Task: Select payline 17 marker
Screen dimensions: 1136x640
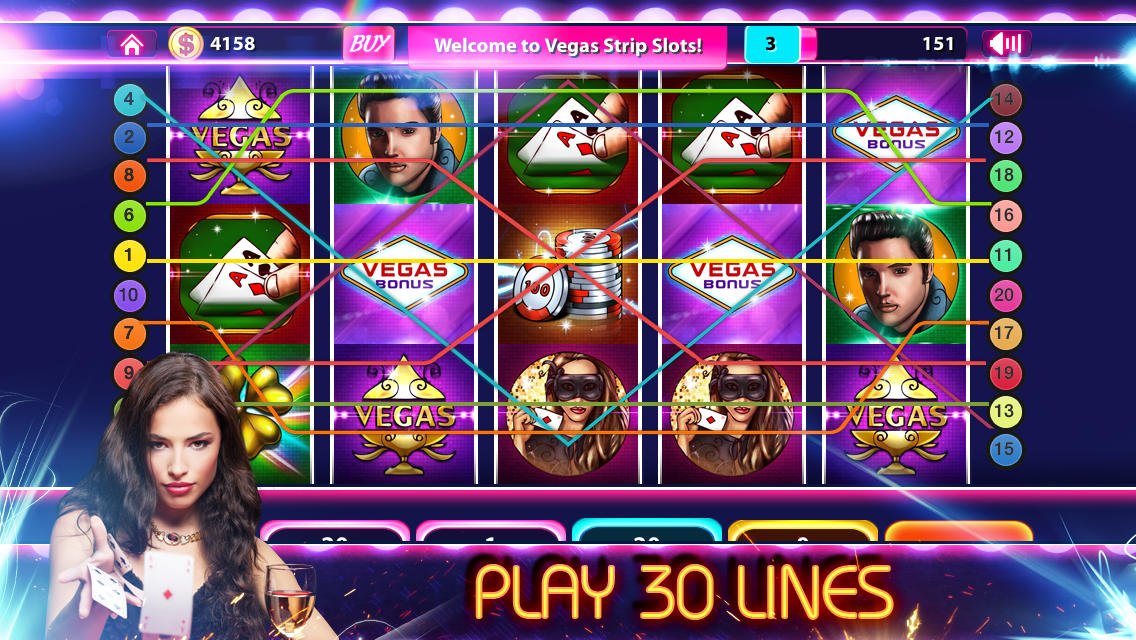Action: click(x=1006, y=334)
